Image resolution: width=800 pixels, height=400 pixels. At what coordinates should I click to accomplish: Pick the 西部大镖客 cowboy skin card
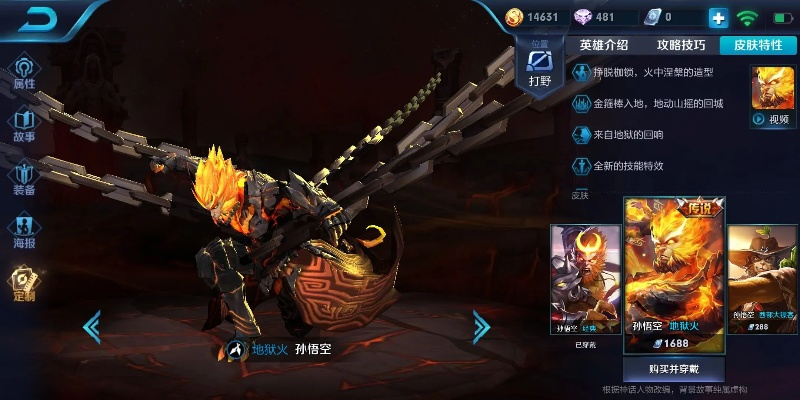763,282
